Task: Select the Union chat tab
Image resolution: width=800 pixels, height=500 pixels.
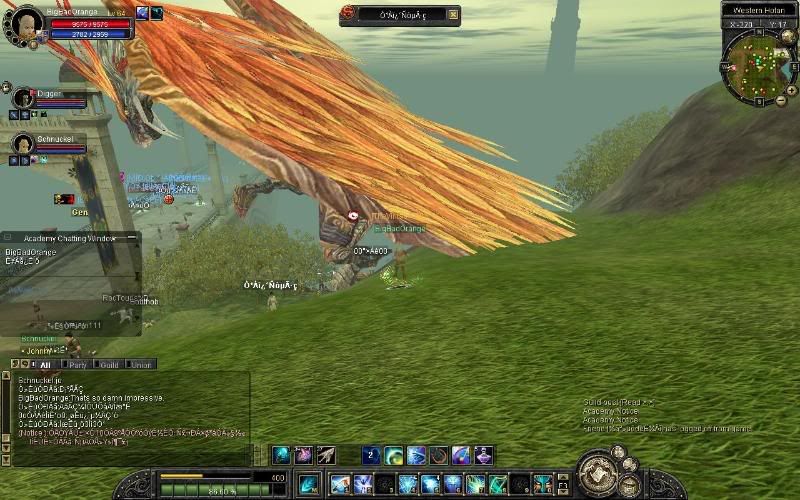Action: pyautogui.click(x=141, y=365)
